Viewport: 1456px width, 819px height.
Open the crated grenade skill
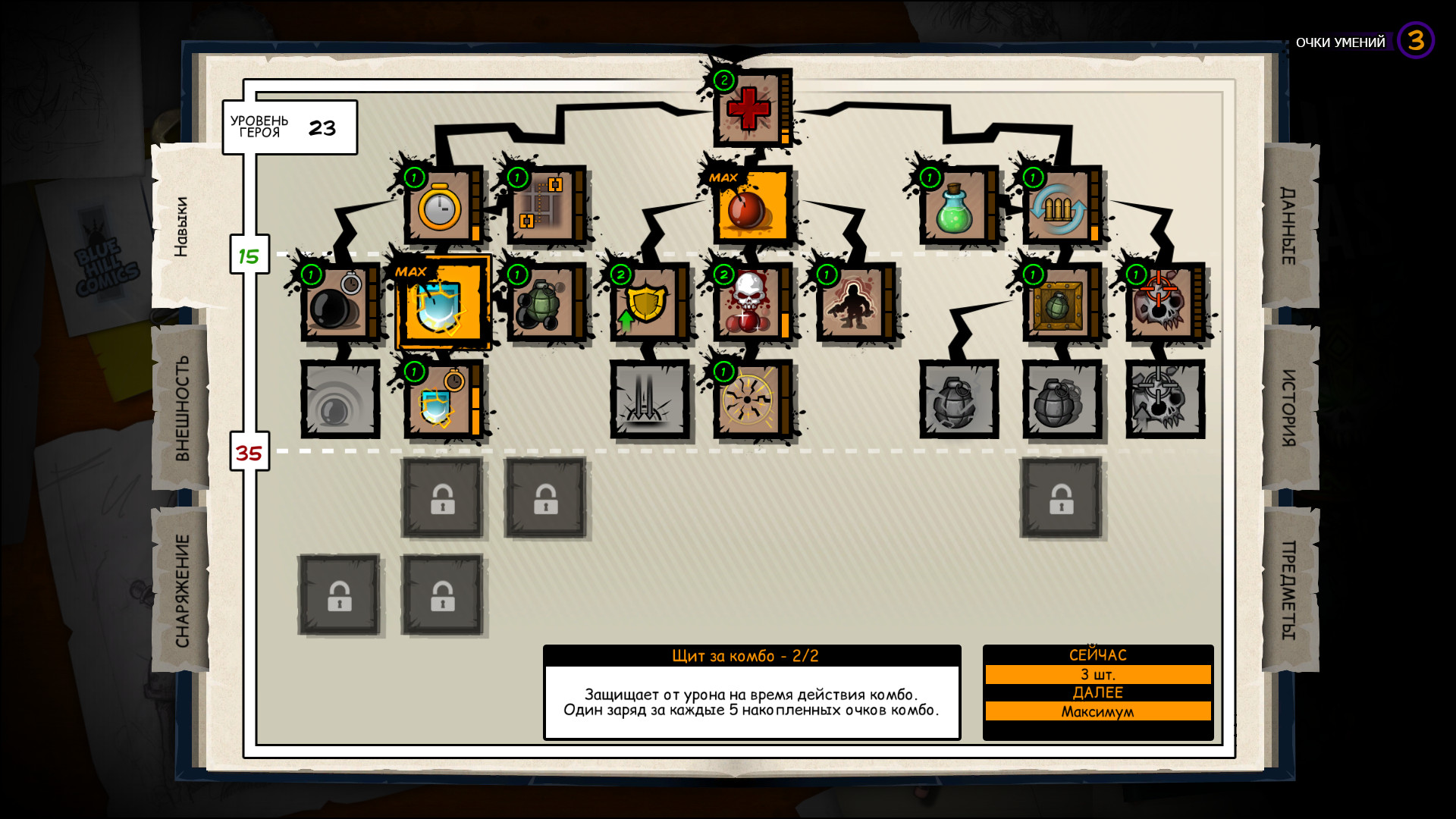point(1059,307)
